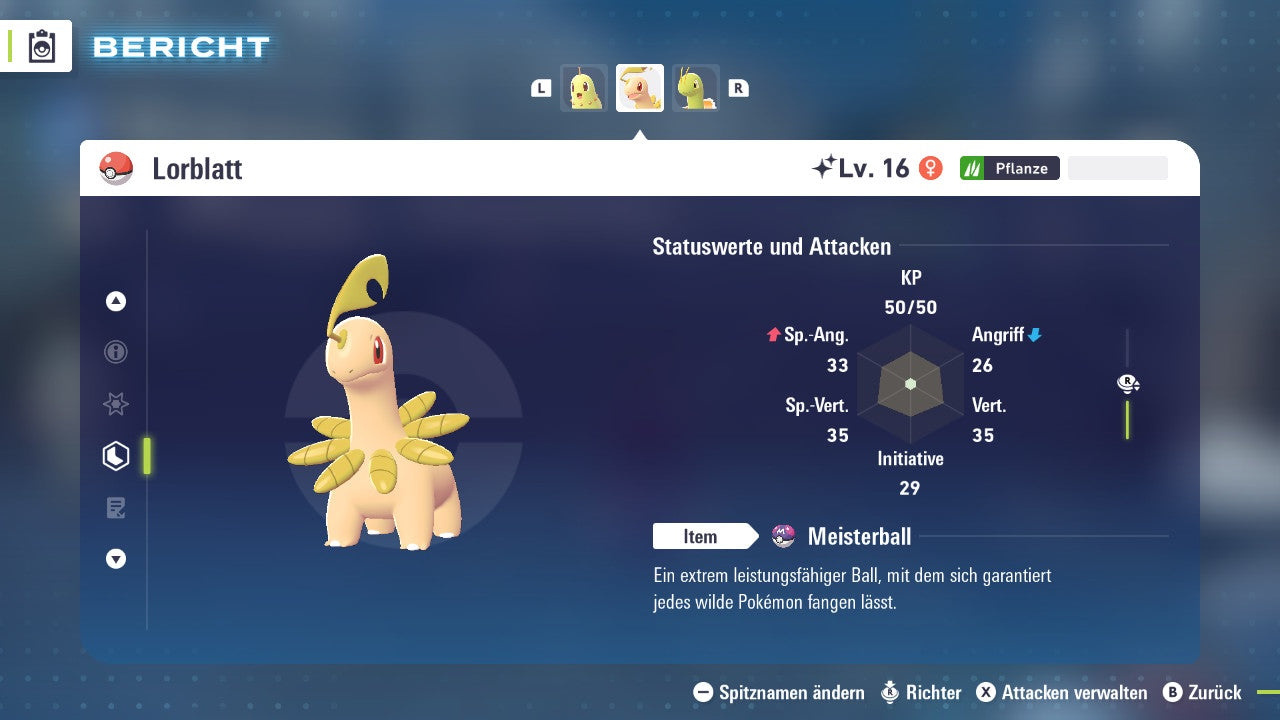Click the Bericht clipboard icon top left

[x=40, y=46]
